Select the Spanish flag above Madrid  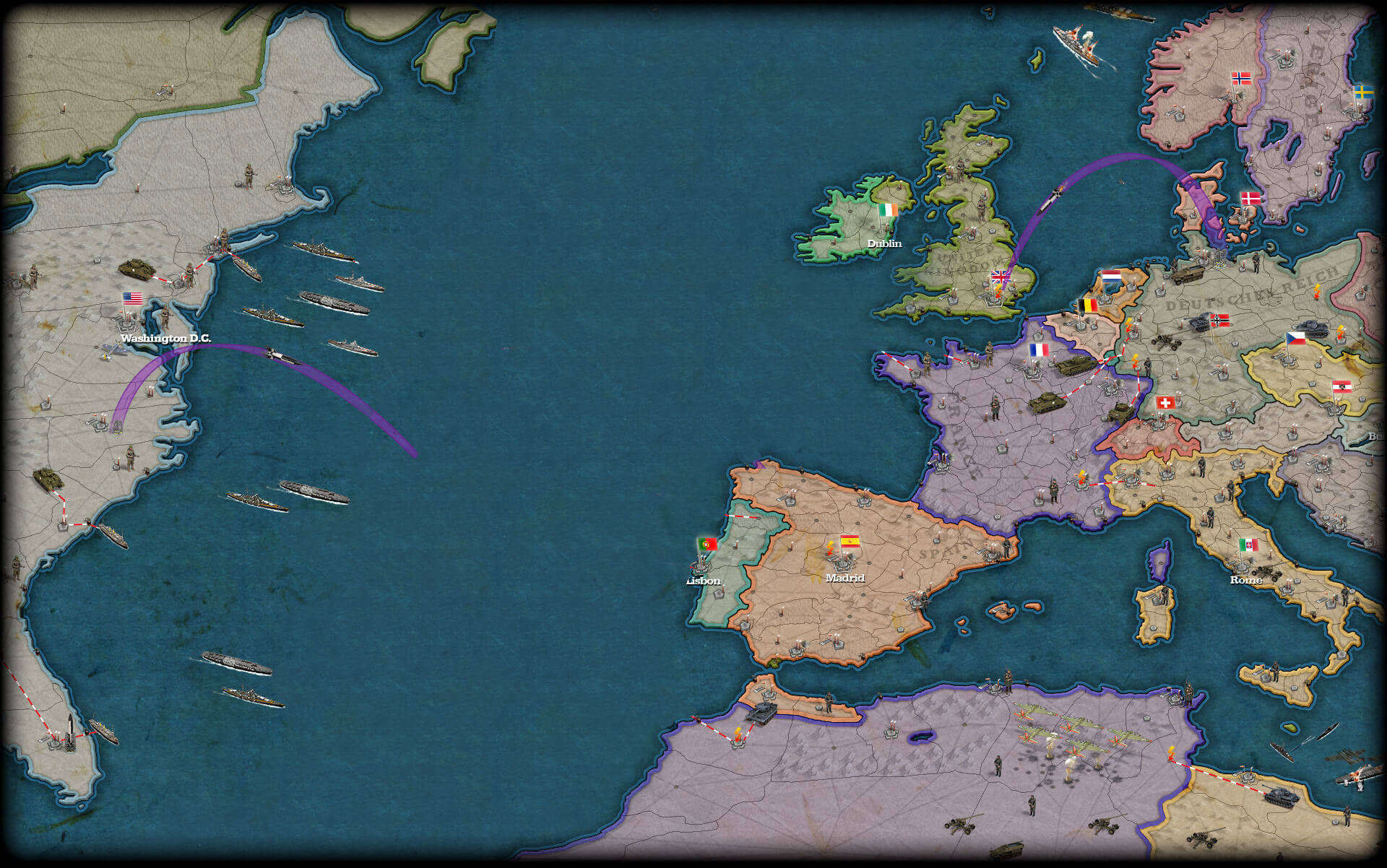[x=850, y=541]
